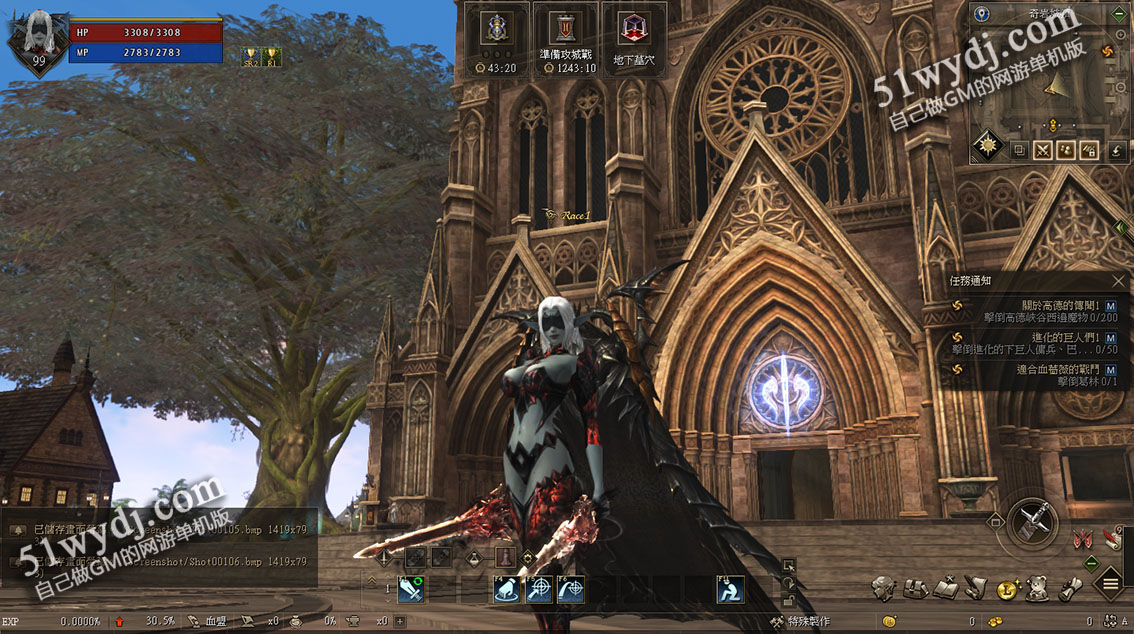Screen dimensions: 1134x634
Task: Activate the F6 arc-to-target skill
Action: (571, 591)
